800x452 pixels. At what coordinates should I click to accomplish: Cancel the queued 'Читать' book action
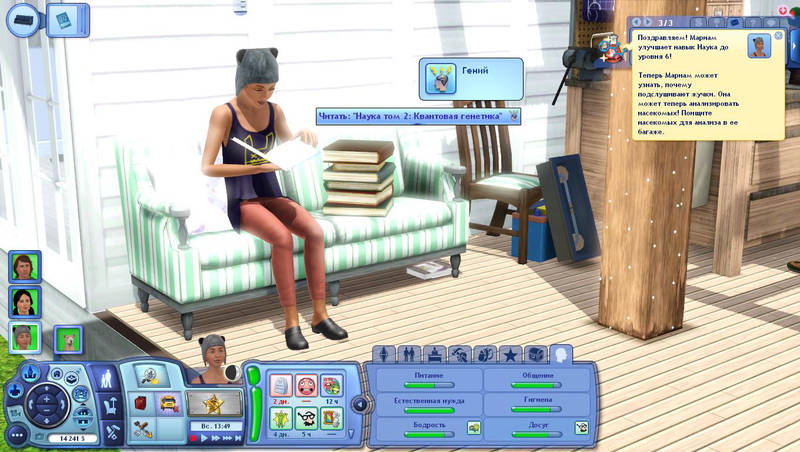point(514,116)
